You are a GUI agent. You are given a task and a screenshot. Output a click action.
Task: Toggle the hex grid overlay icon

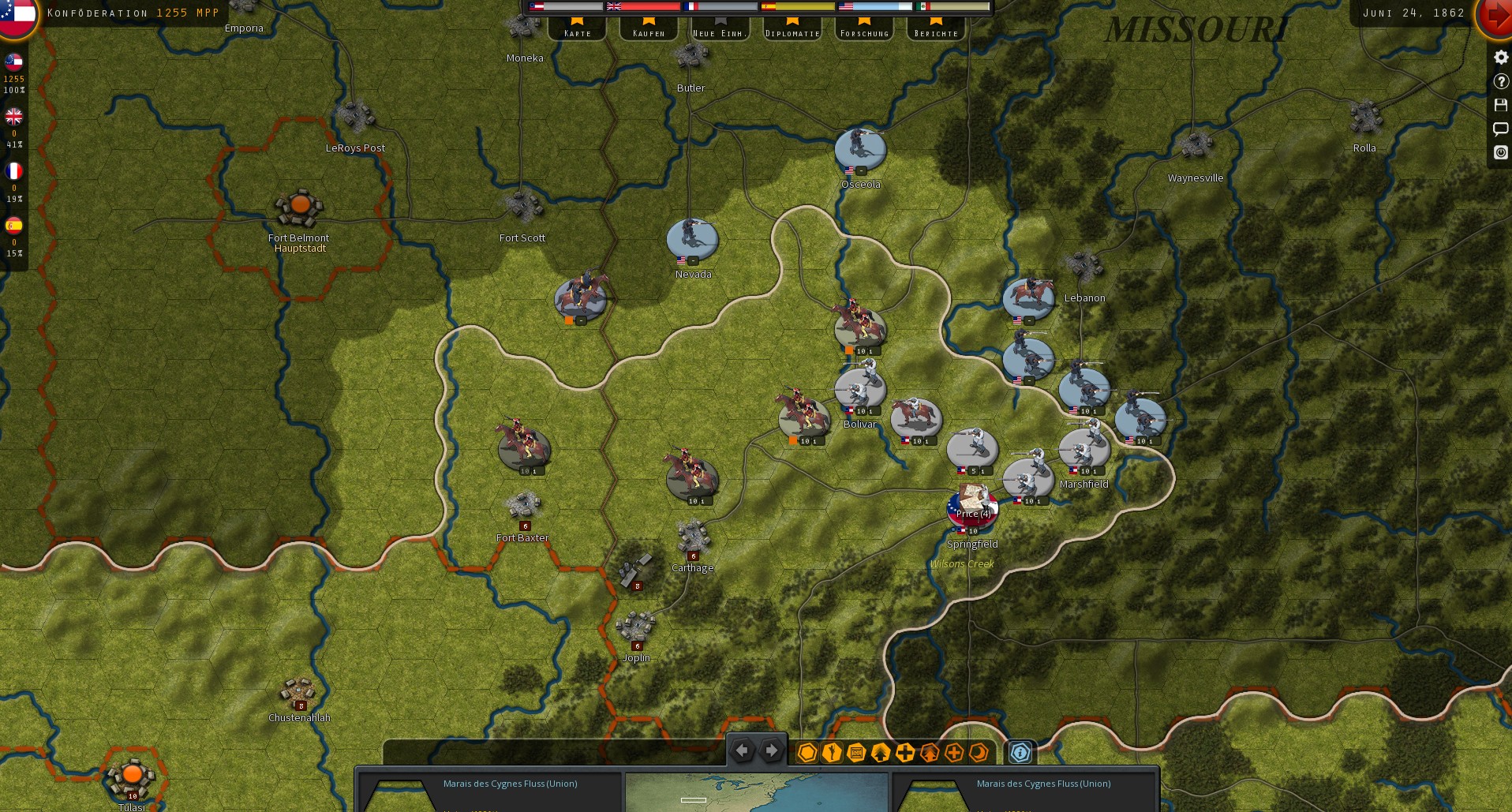(807, 752)
